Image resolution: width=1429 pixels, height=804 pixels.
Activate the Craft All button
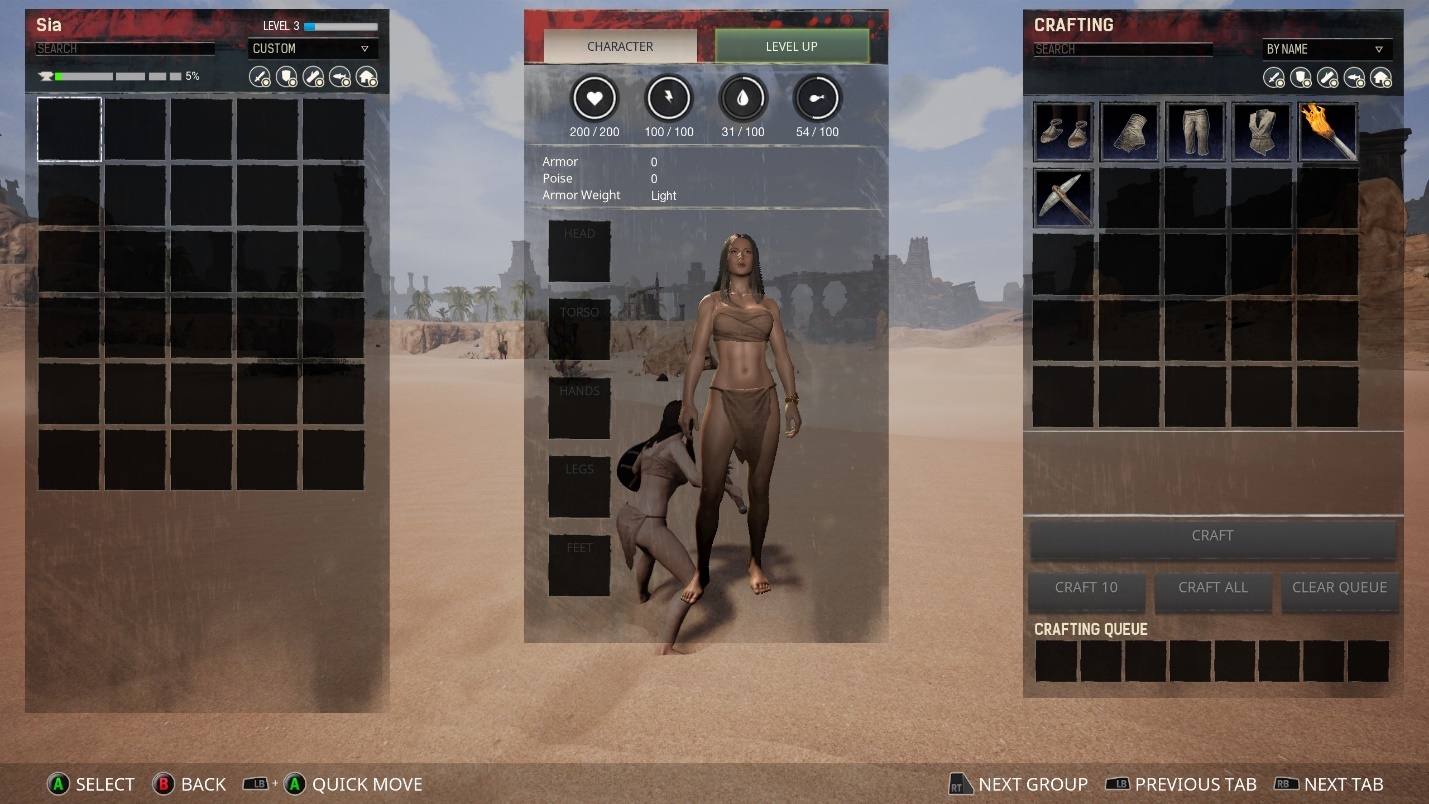coord(1212,588)
